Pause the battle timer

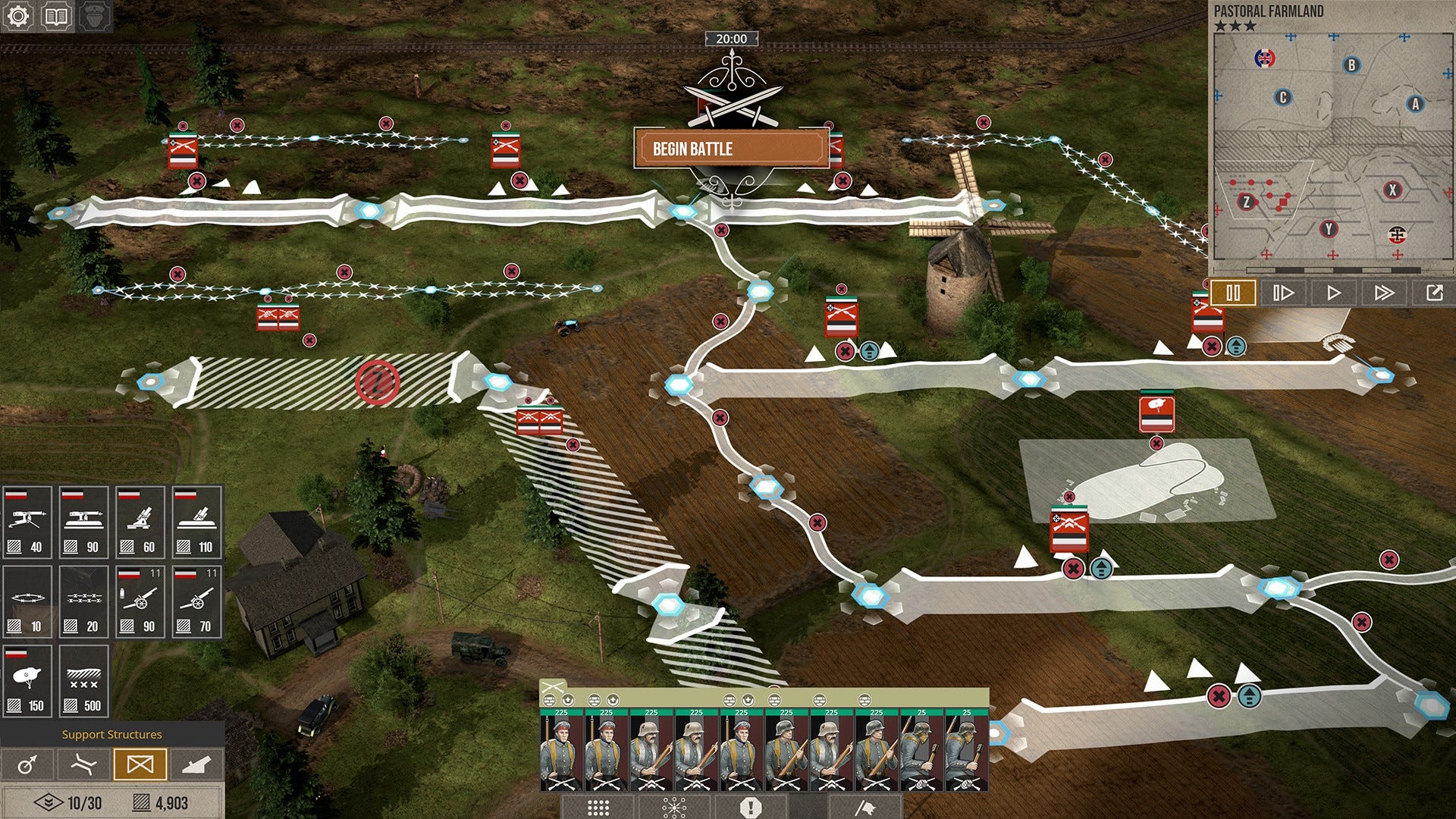1234,292
